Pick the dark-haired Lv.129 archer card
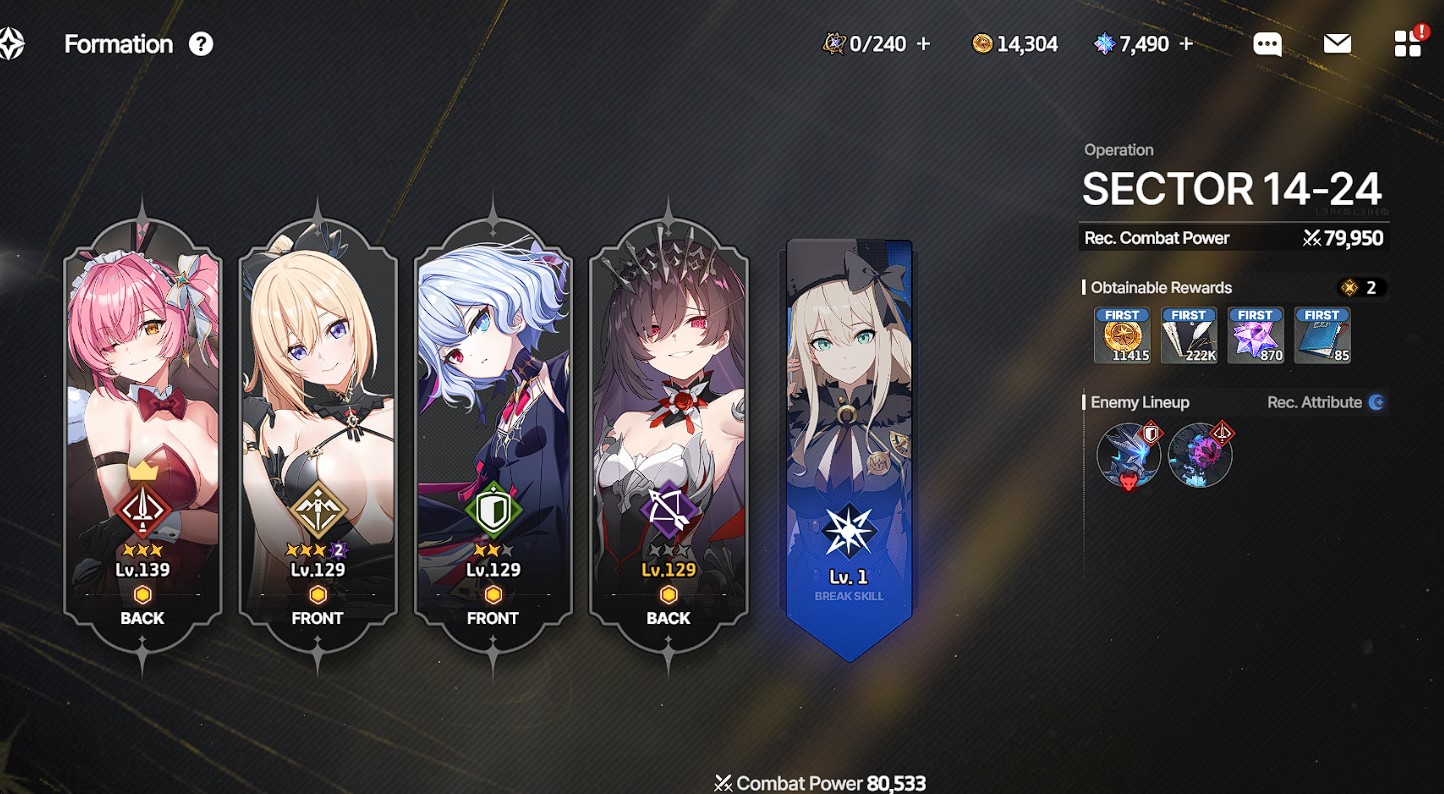1444x794 pixels. pos(668,420)
